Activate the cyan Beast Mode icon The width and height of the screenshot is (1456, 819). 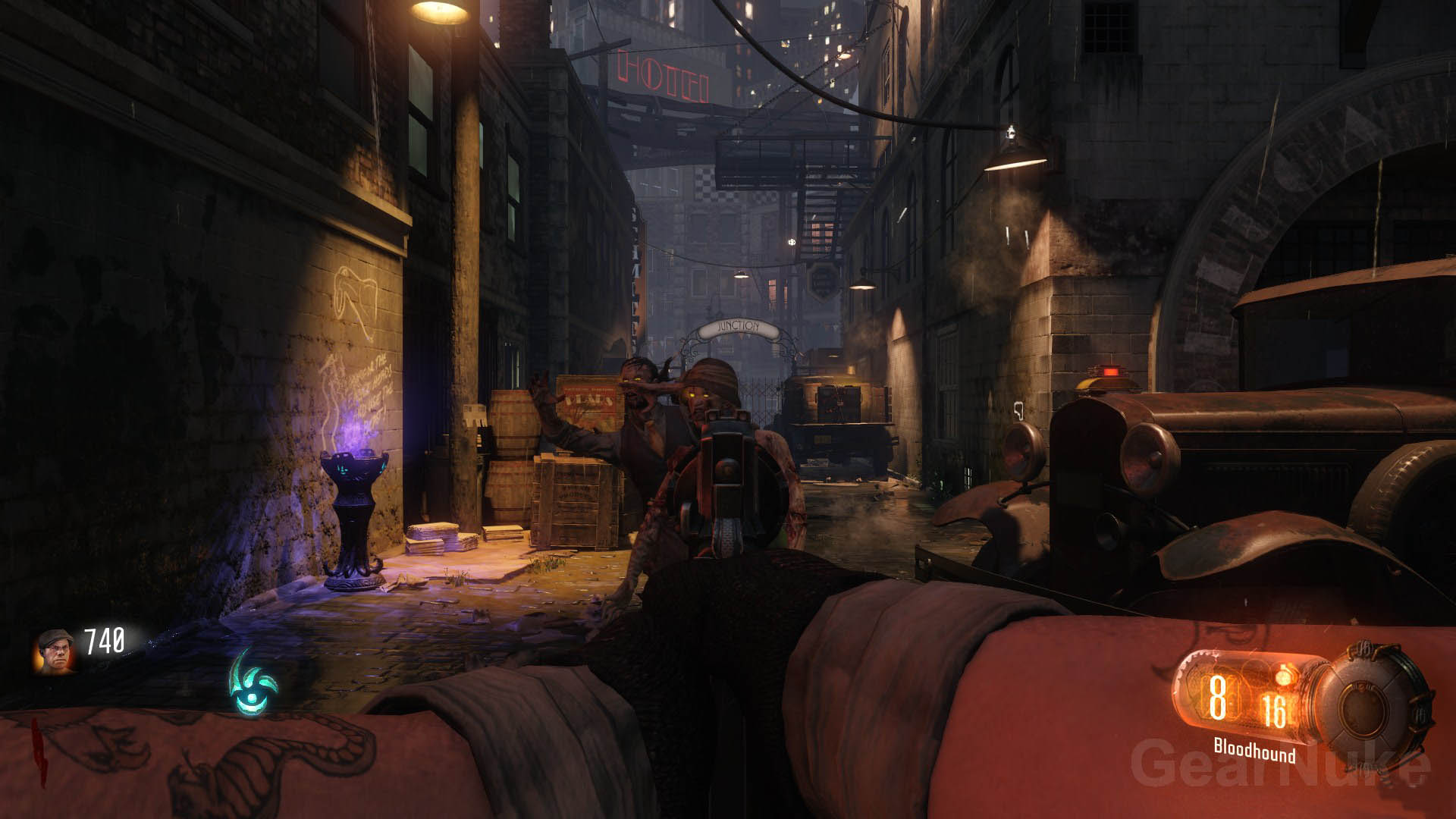click(254, 684)
